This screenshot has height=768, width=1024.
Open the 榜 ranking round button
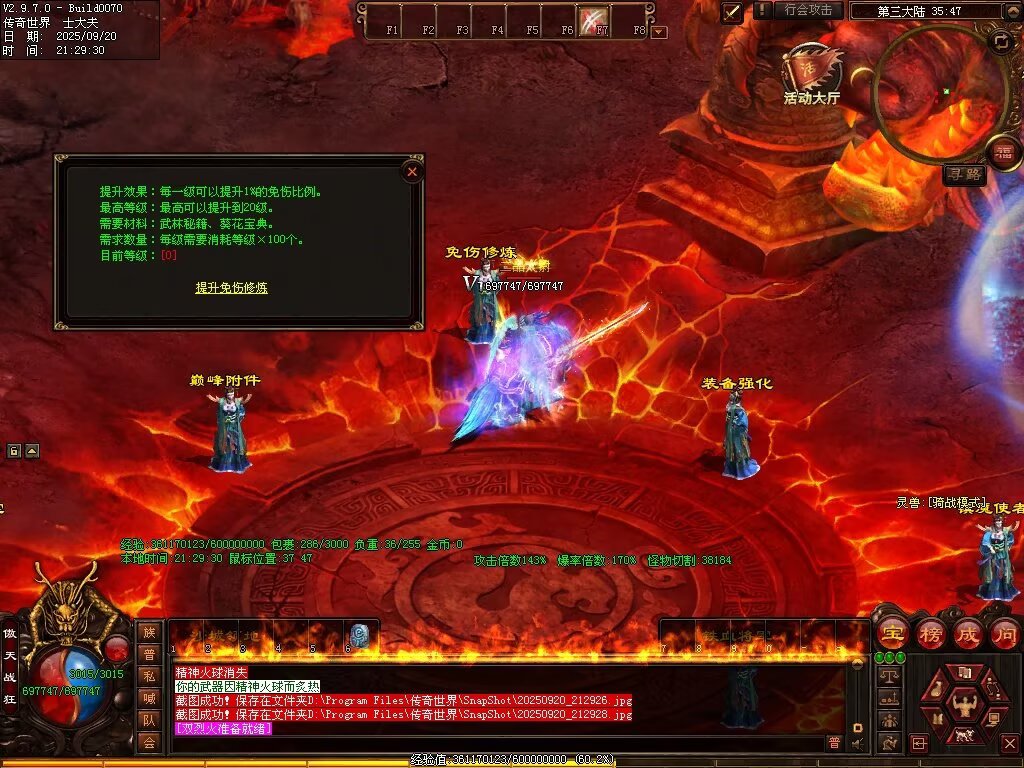coord(930,633)
